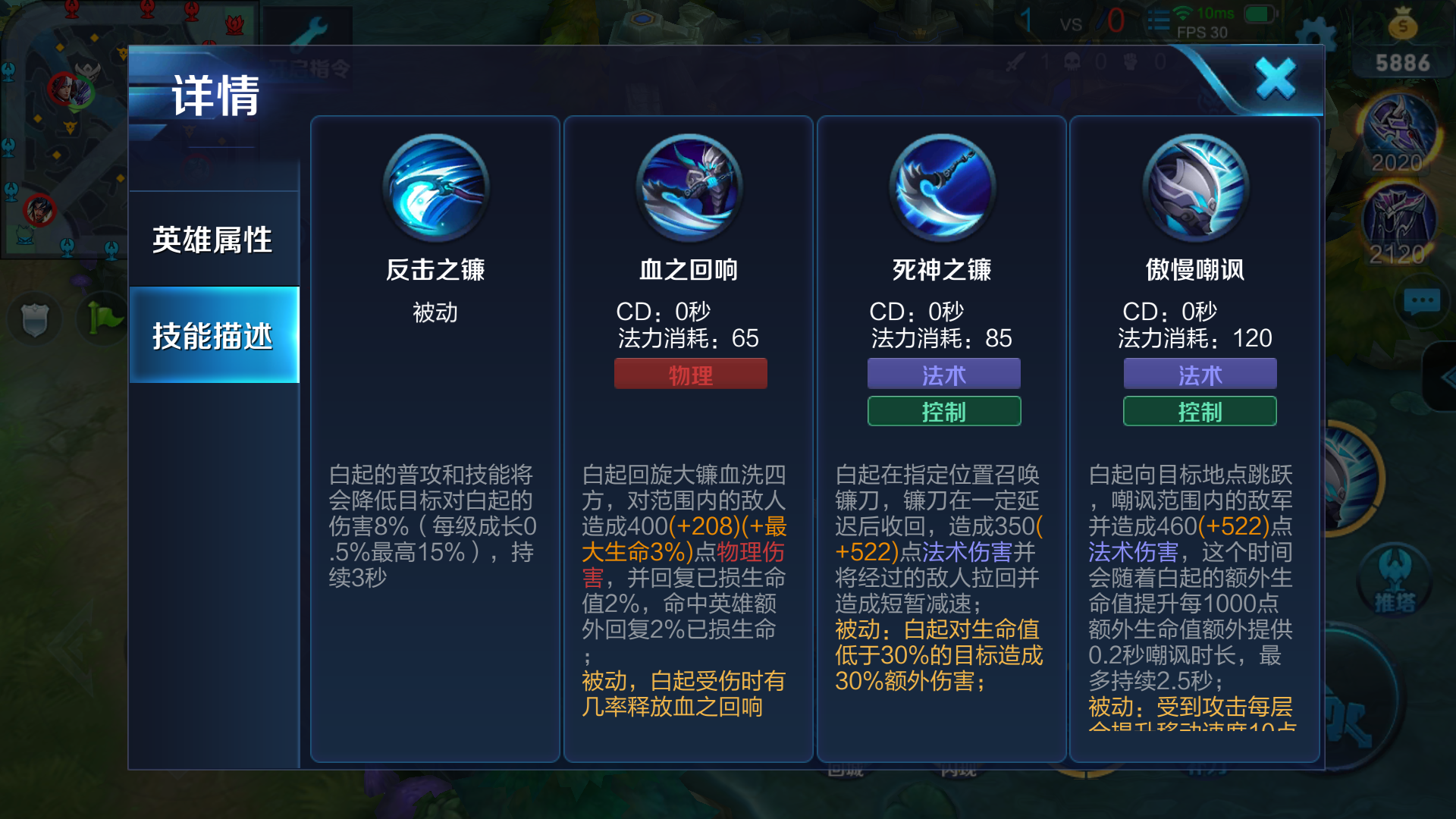Click the 控制 label under 傲慢嘲讽

1199,411
